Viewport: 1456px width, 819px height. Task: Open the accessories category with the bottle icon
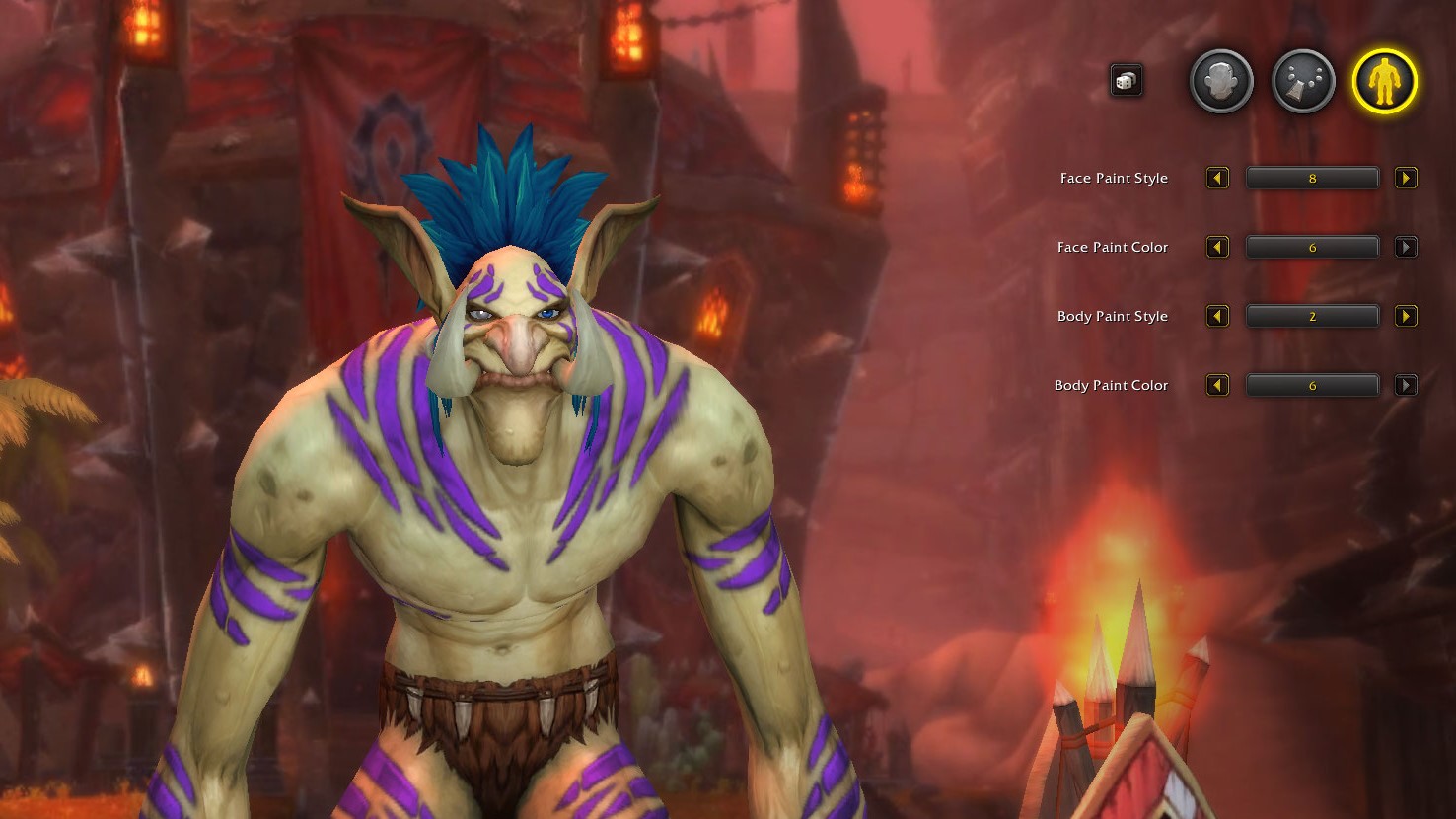pyautogui.click(x=1302, y=81)
